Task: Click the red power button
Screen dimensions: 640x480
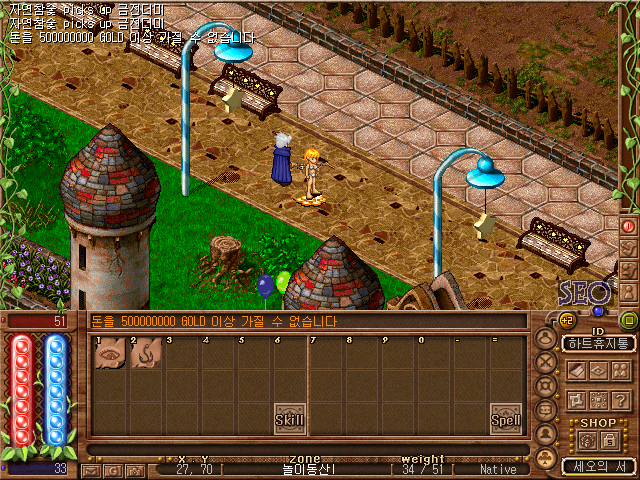Action: point(629,226)
